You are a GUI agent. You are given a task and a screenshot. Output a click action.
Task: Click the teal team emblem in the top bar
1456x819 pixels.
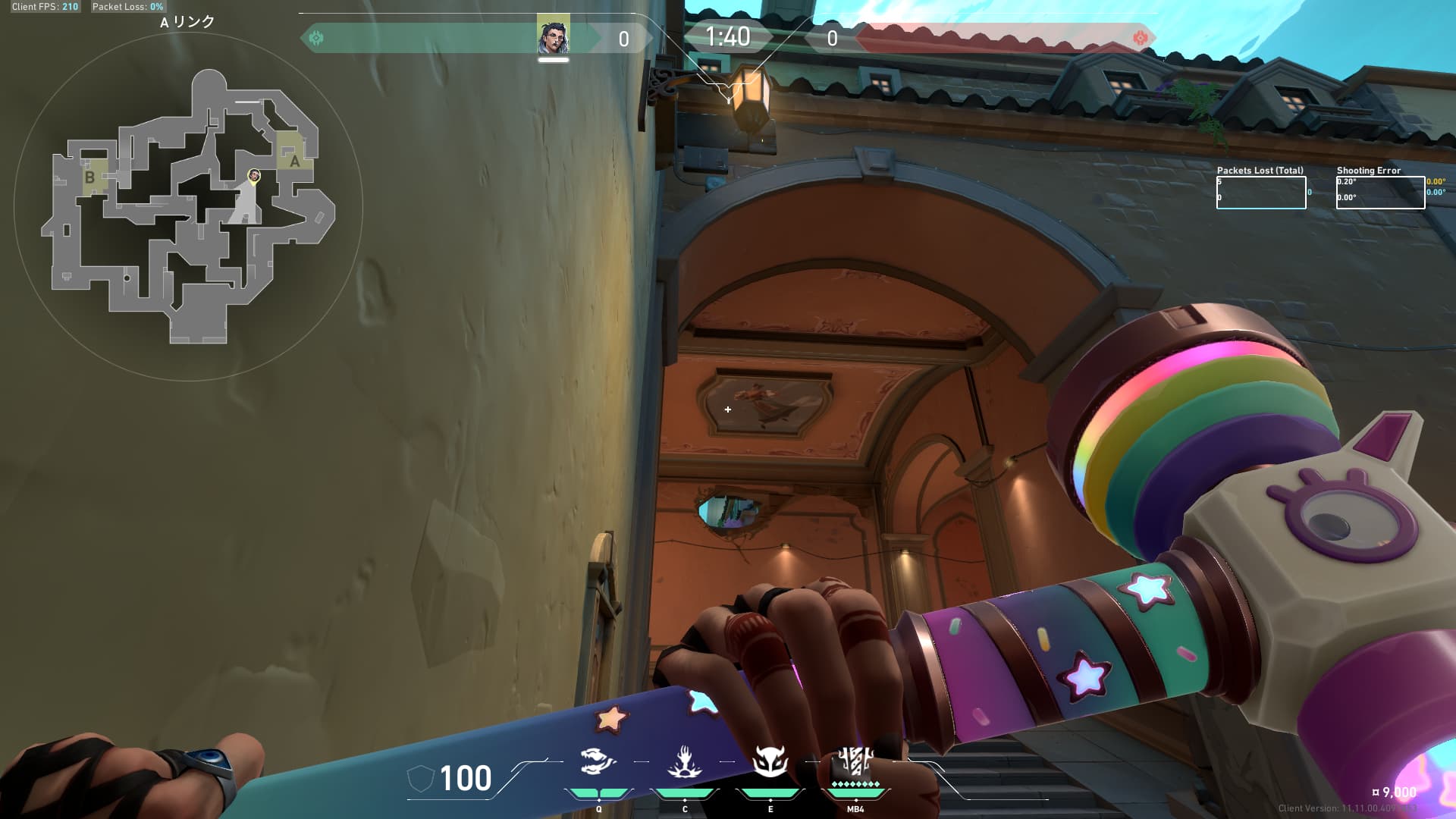[316, 38]
